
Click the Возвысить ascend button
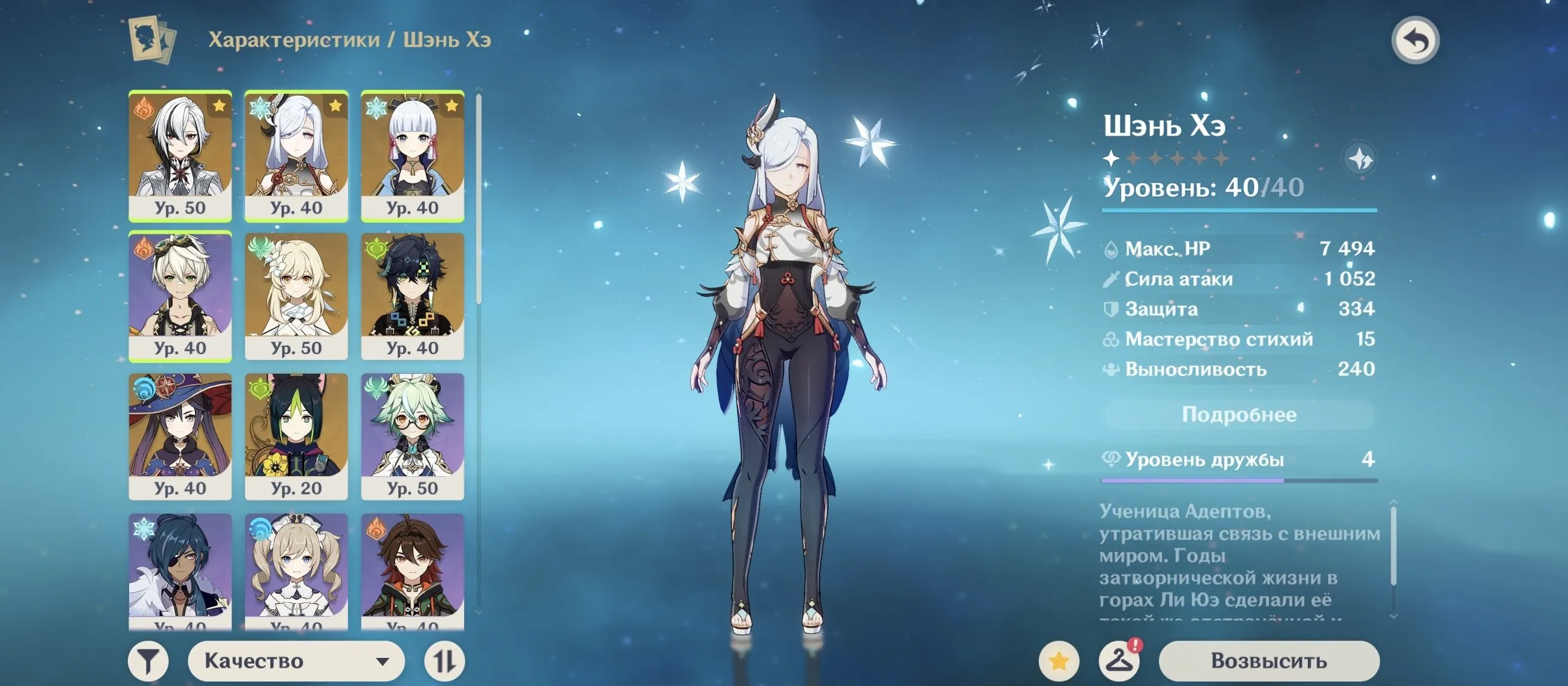tap(1268, 661)
